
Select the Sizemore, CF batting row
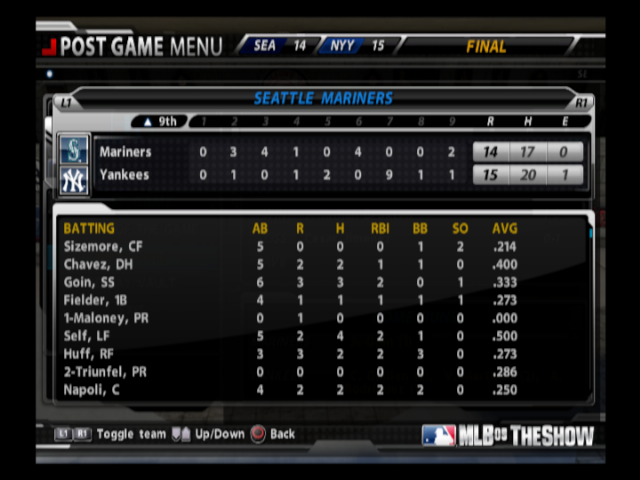[x=320, y=246]
